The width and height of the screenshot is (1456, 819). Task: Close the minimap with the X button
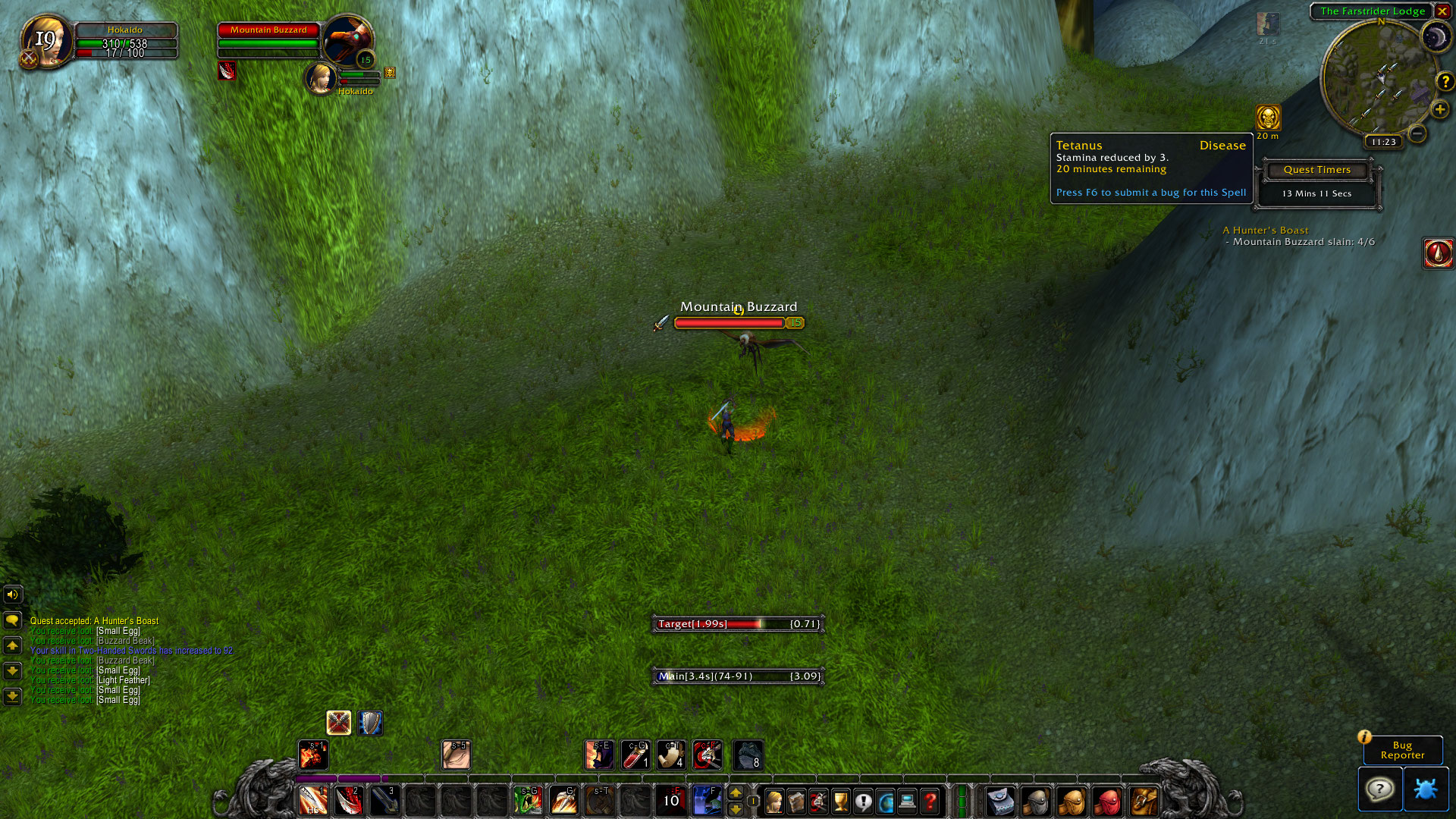tap(1442, 11)
